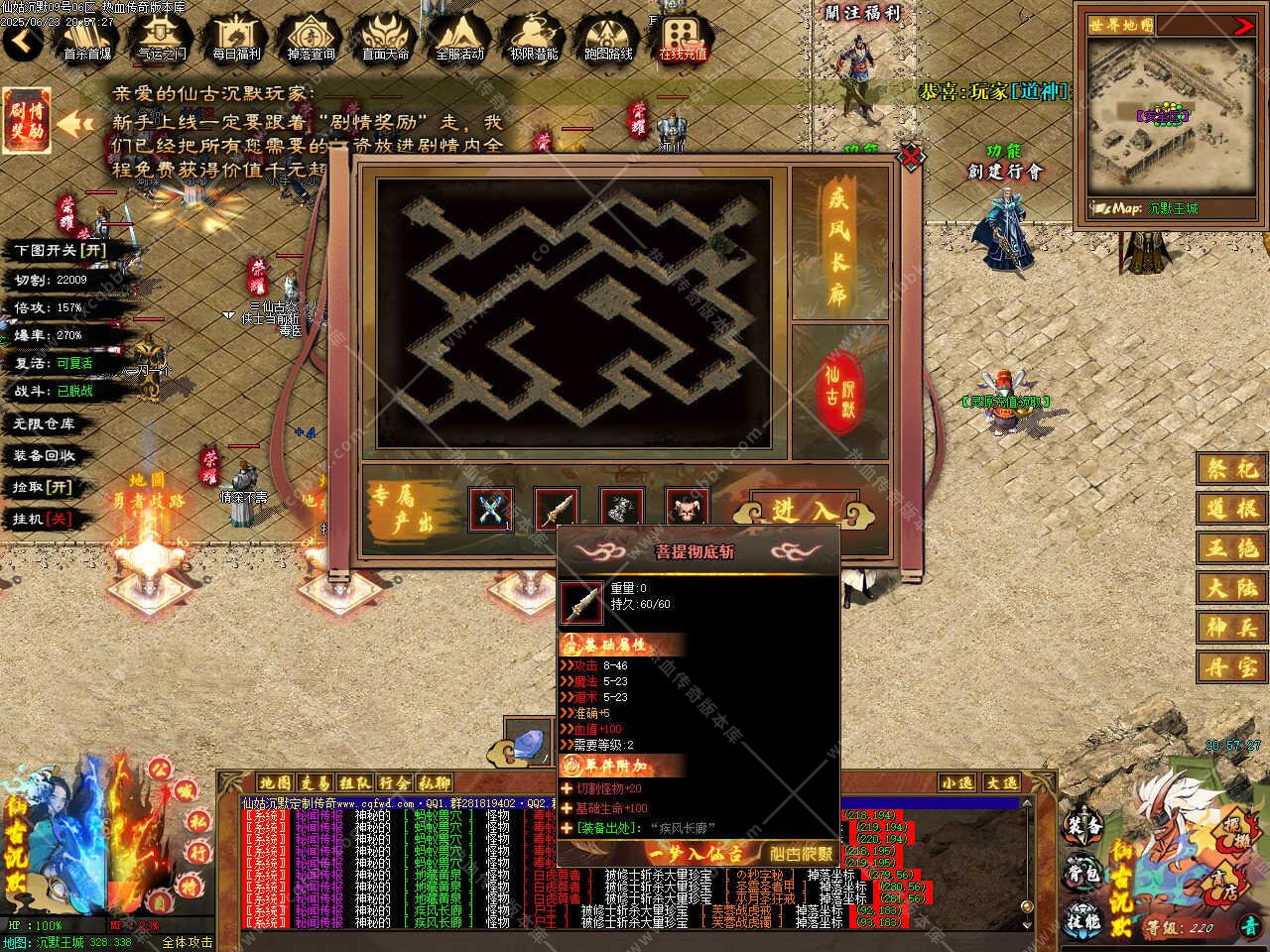Collapse the top menu with the back arrow
The width and height of the screenshot is (1270, 952).
click(x=22, y=42)
